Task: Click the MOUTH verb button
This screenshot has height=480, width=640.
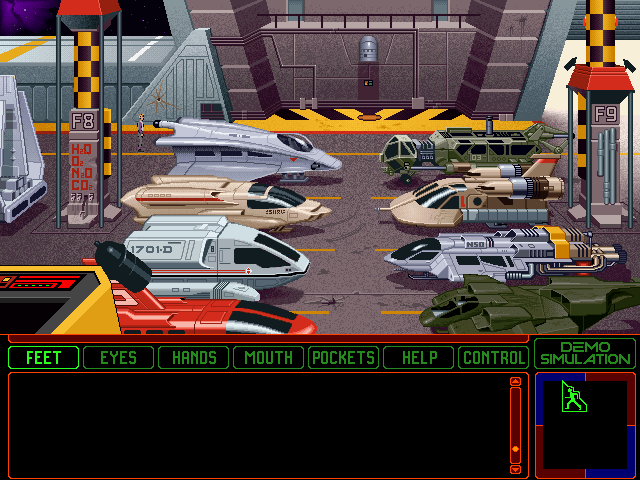Action: pos(269,357)
